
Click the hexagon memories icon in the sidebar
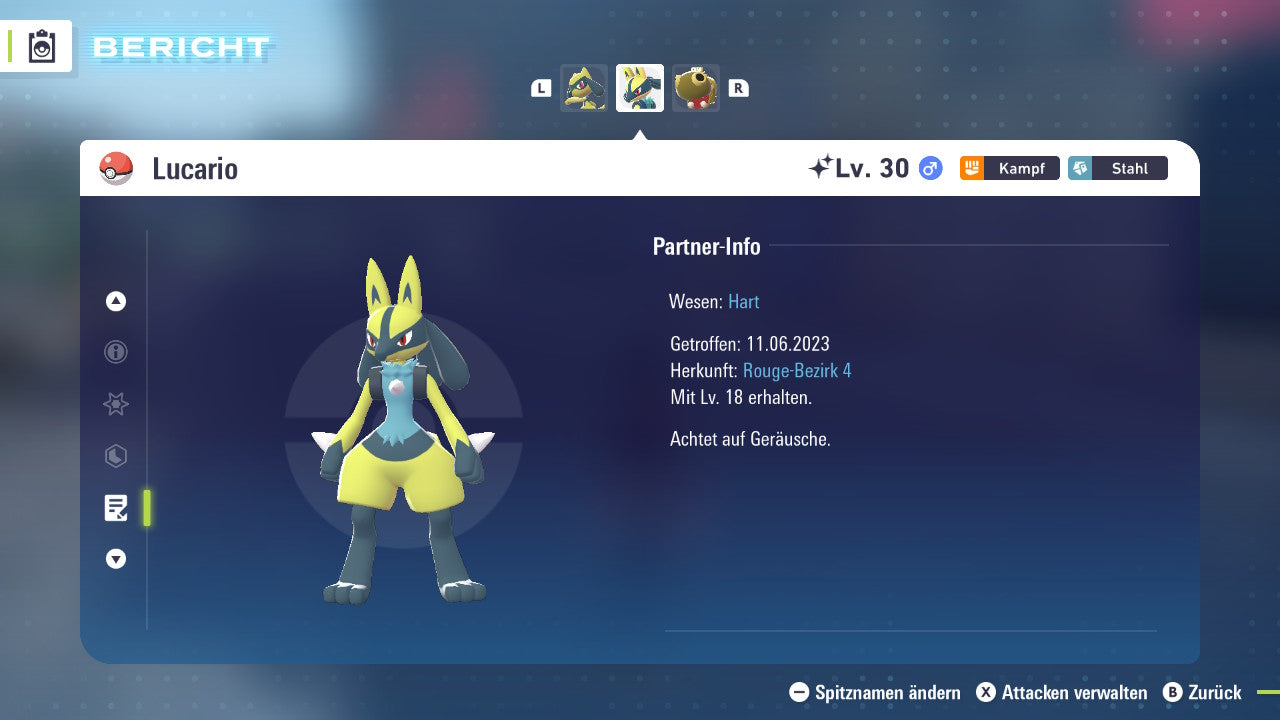tap(115, 456)
